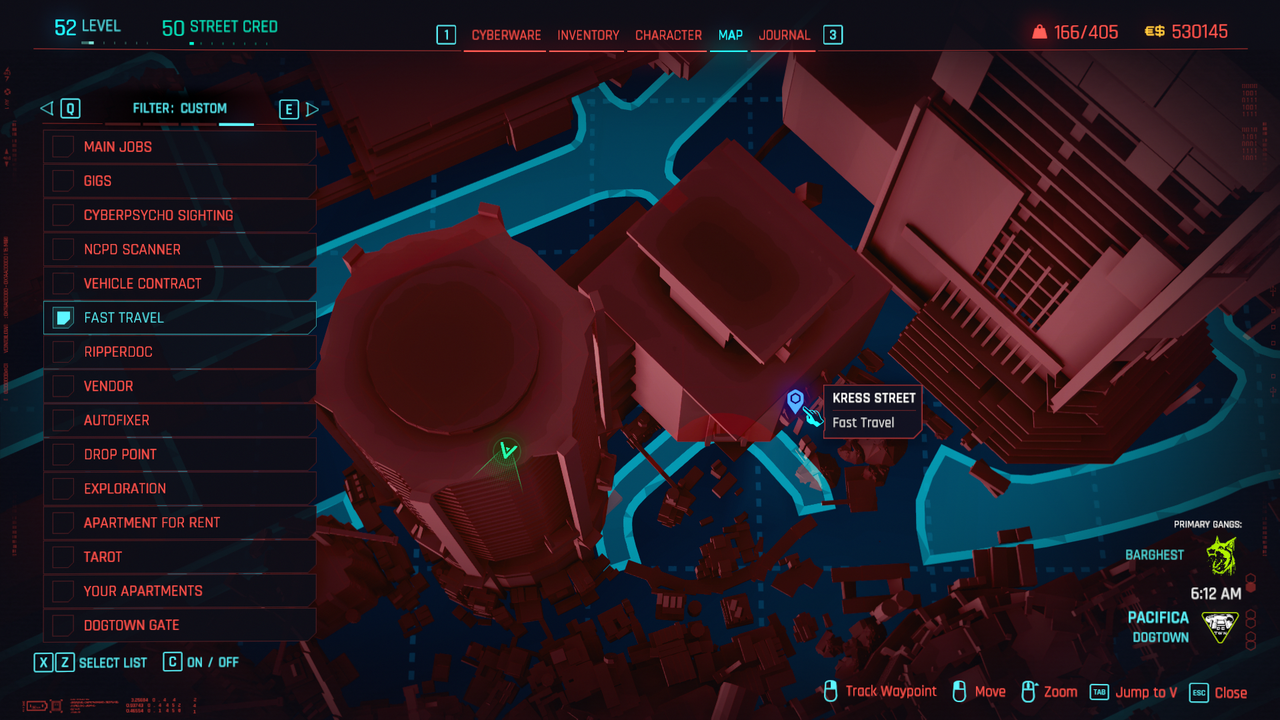
Task: Enable the Dogtown Gate filter
Action: 63,625
